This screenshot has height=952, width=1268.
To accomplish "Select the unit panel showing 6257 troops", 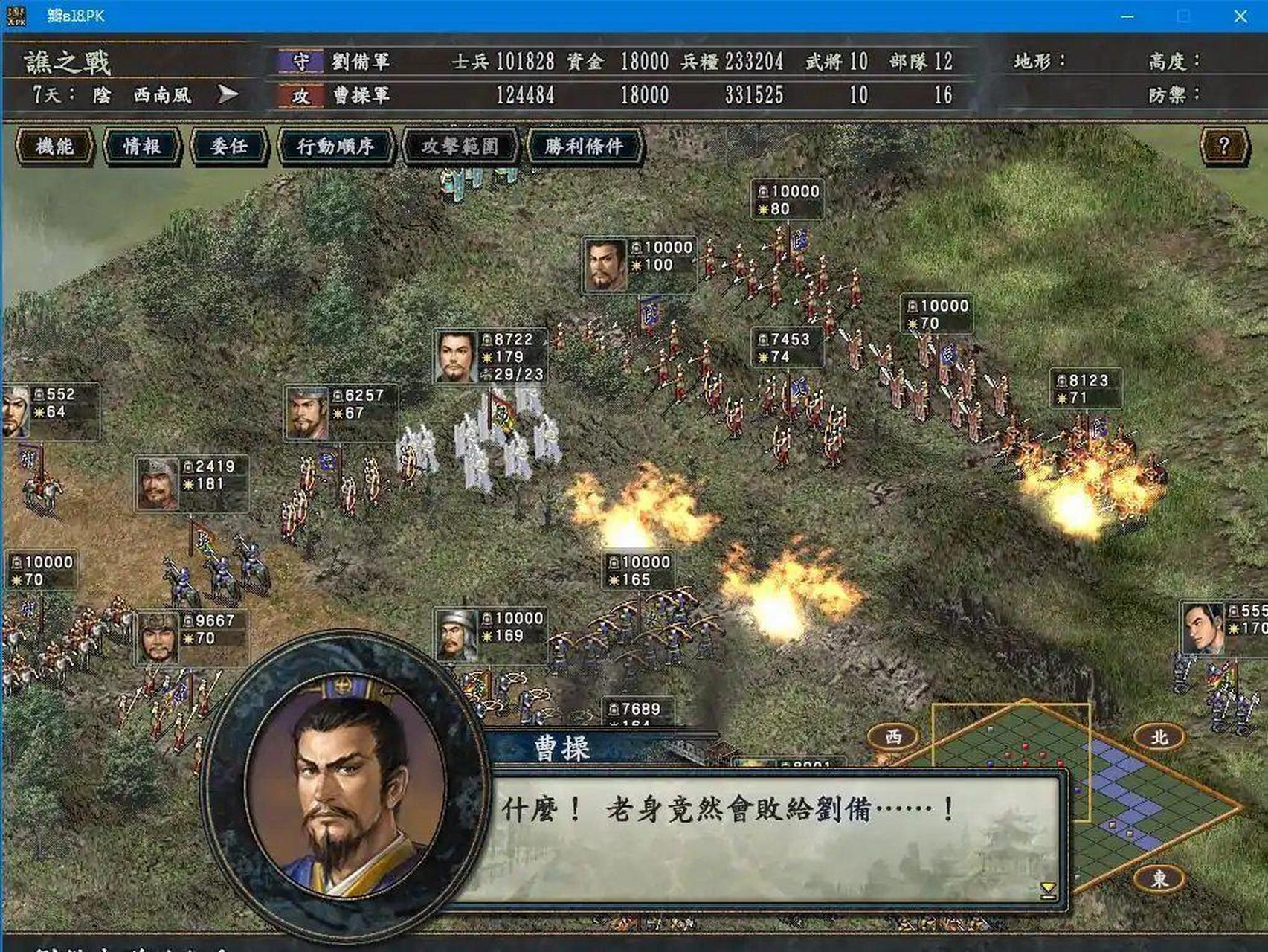I will (341, 413).
